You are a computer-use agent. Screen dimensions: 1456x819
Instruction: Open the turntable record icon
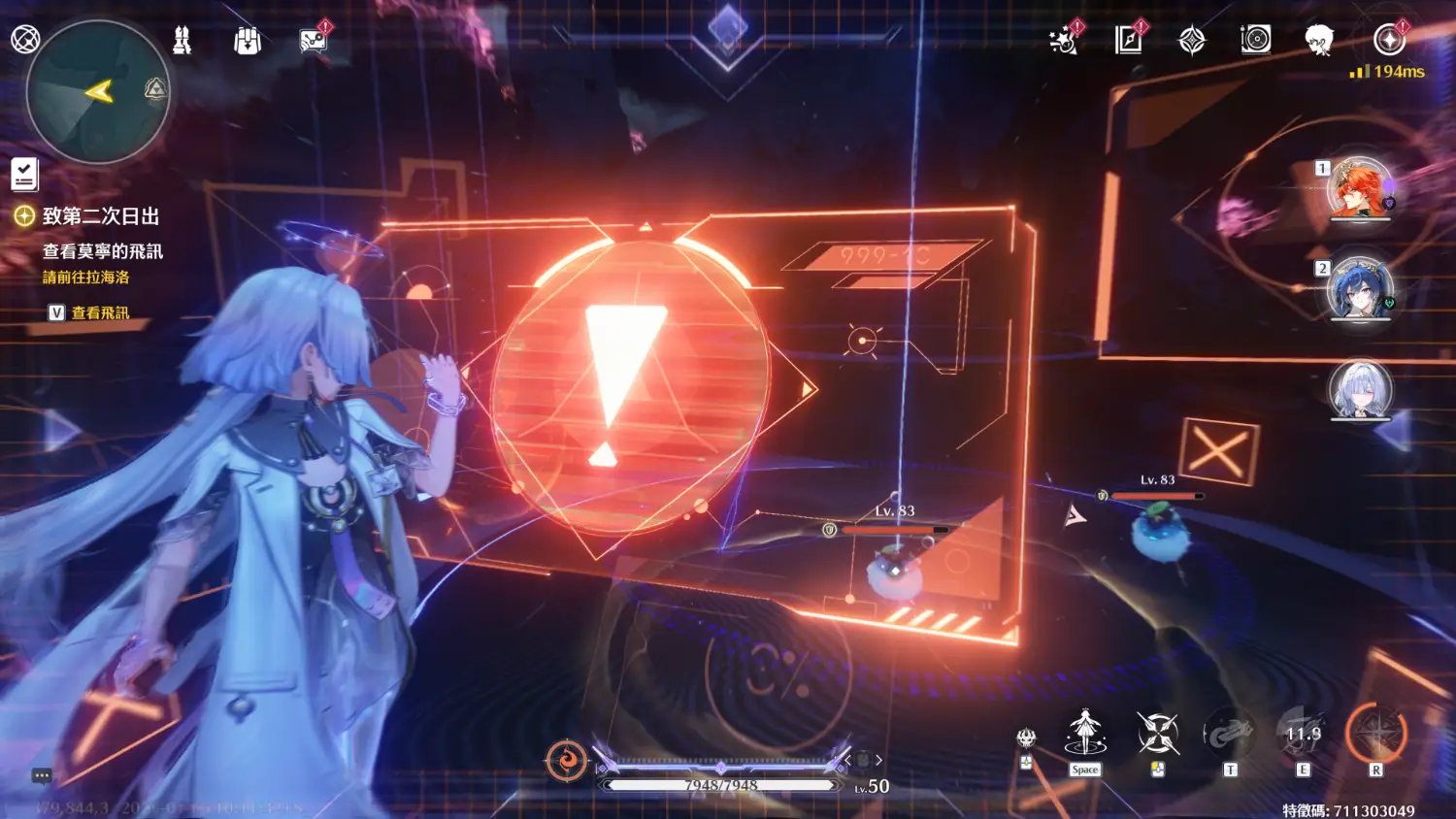(1256, 40)
